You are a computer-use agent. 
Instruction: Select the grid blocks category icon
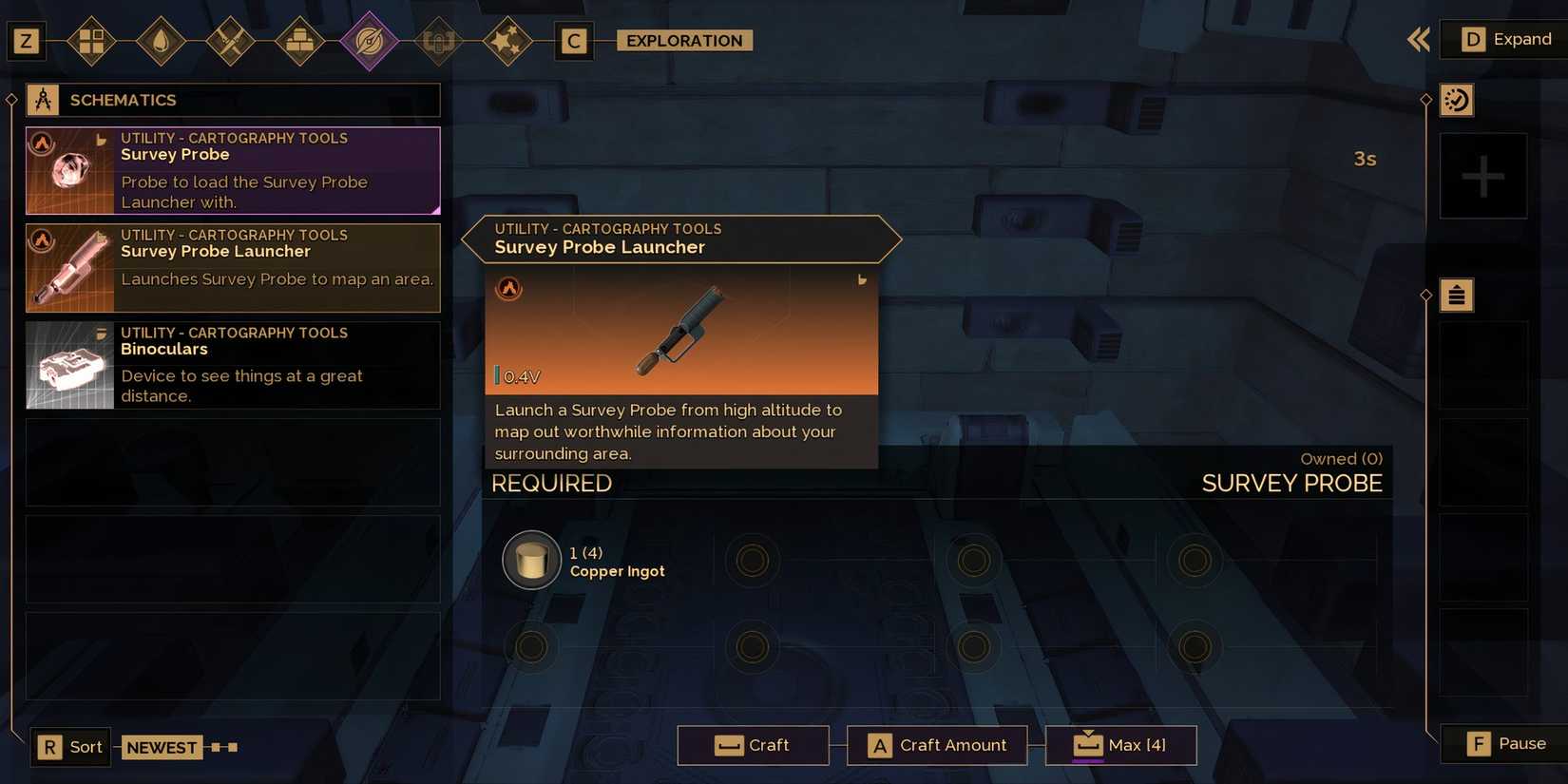92,41
